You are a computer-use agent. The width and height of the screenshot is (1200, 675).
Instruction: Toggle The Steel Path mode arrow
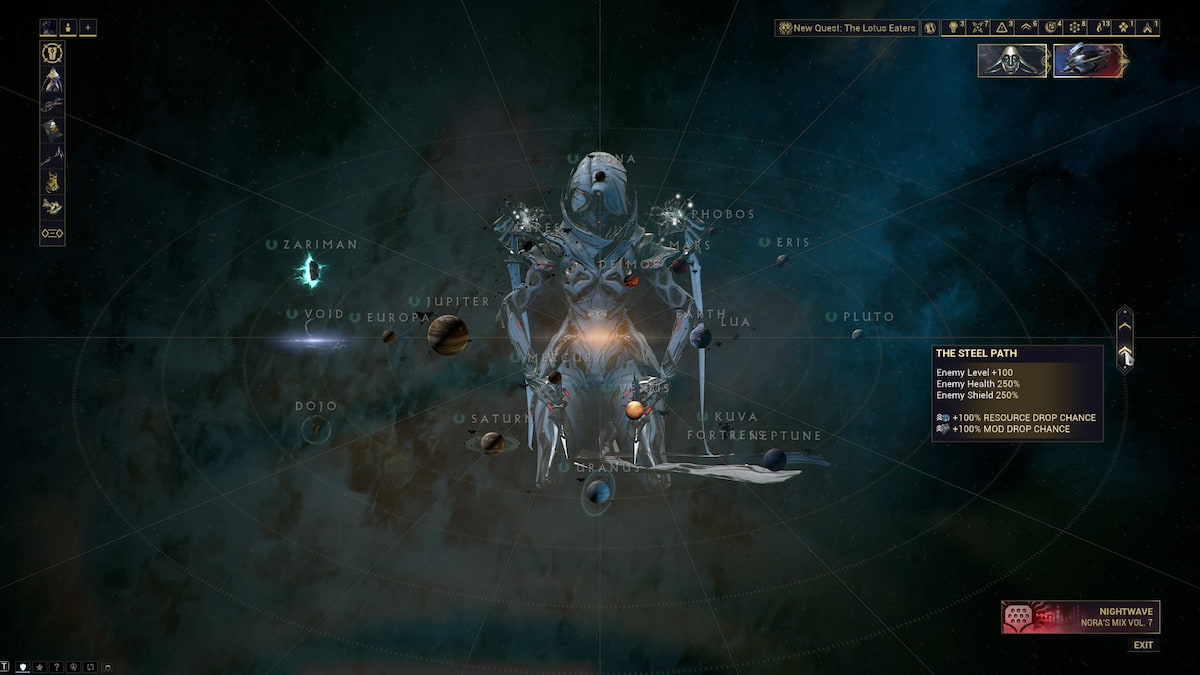pyautogui.click(x=1125, y=355)
